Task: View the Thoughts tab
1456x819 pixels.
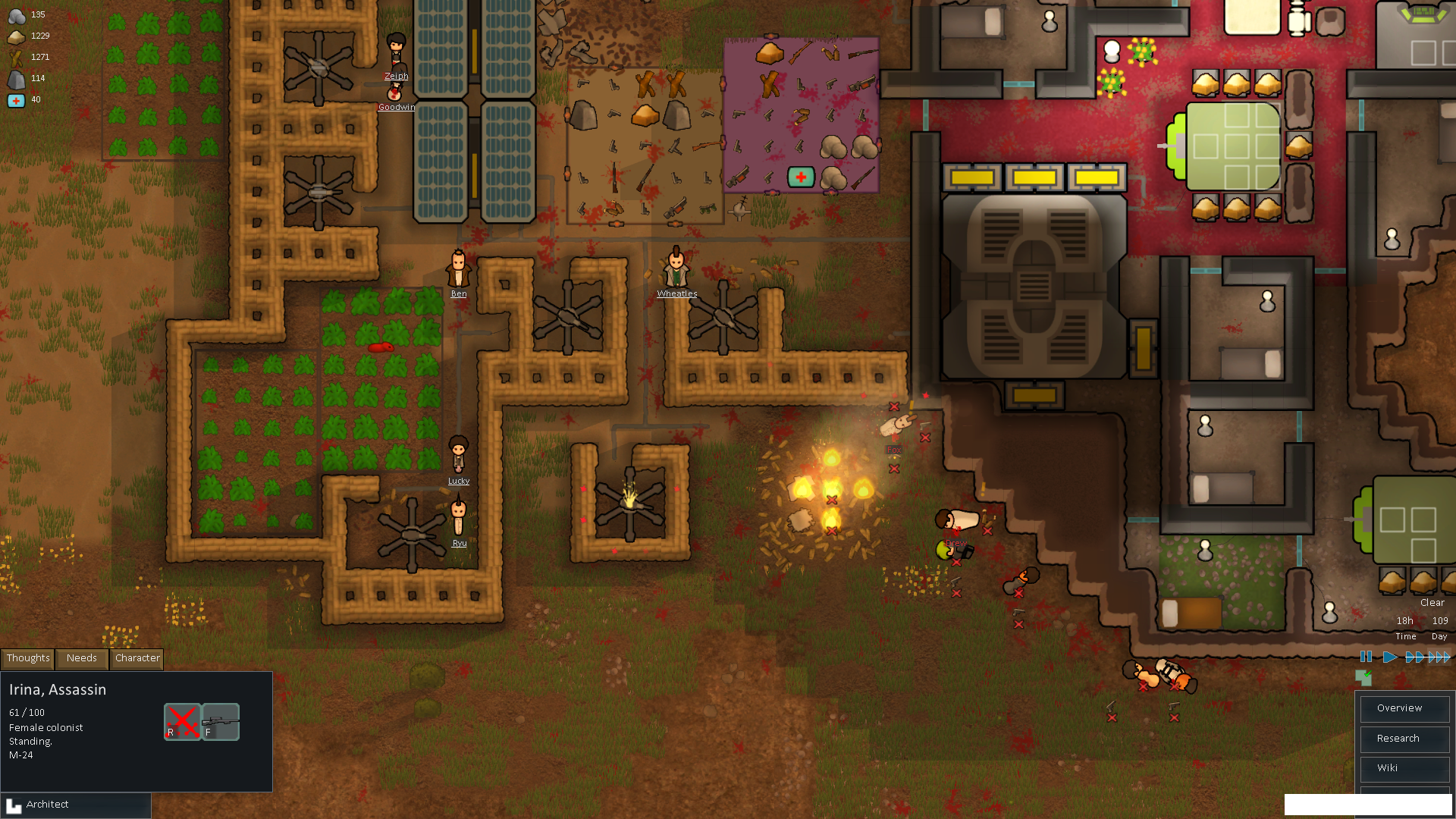Action: click(27, 658)
